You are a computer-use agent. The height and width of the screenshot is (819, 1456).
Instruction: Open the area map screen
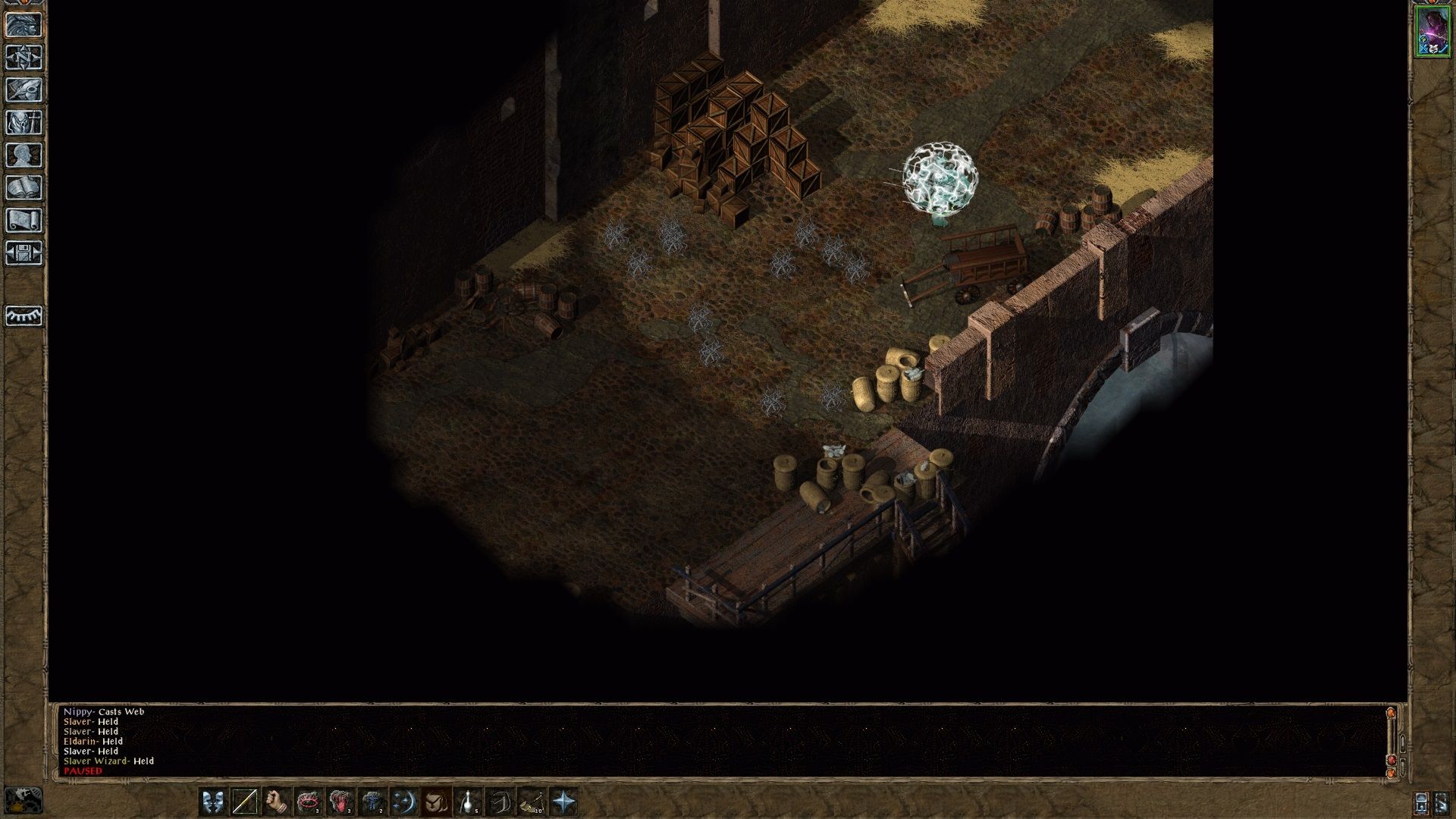24,57
